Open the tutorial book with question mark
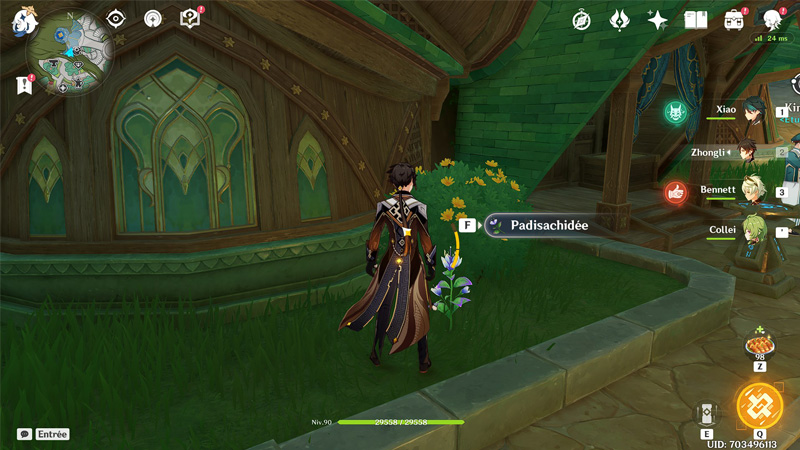This screenshot has width=800, height=450. 190,18
